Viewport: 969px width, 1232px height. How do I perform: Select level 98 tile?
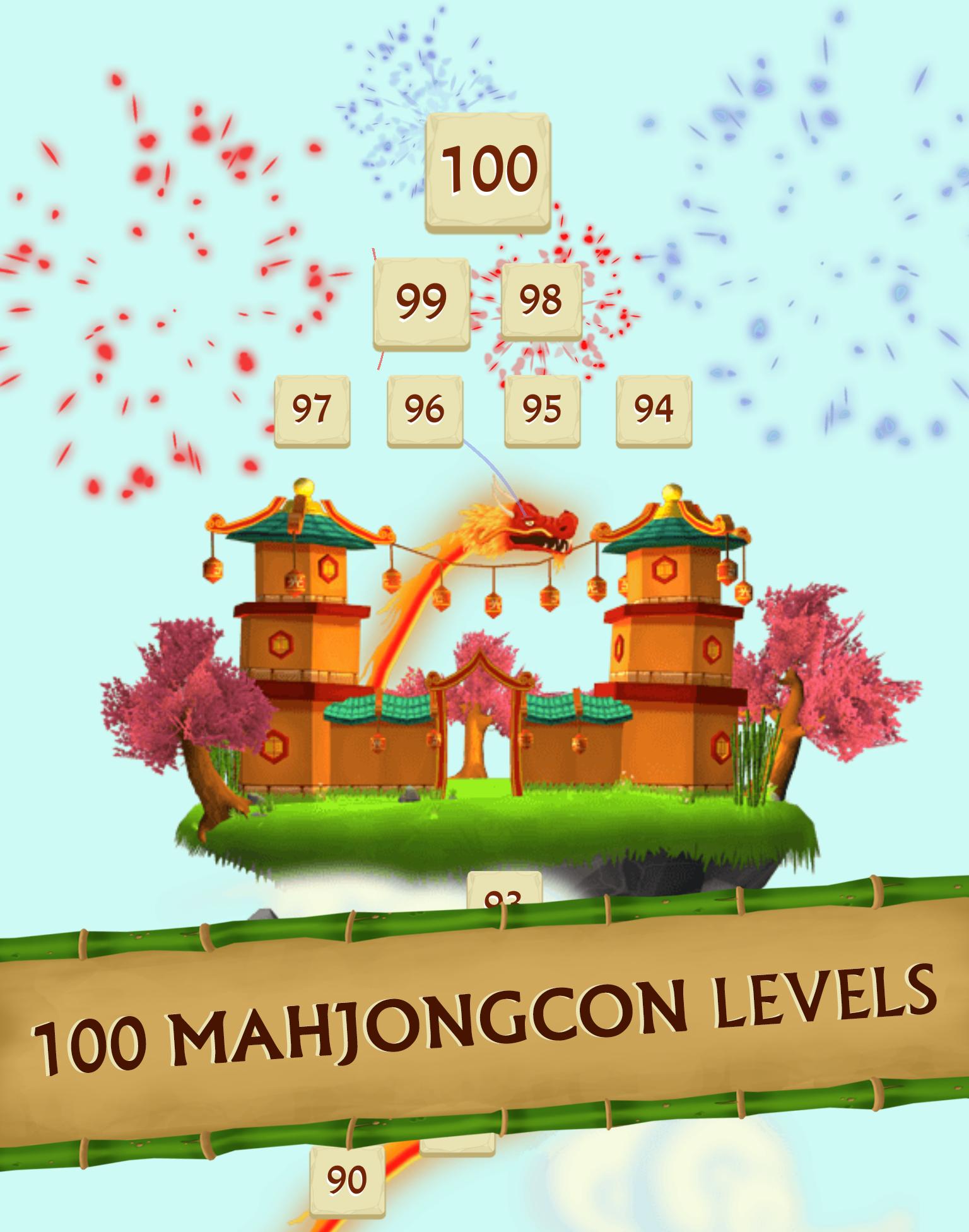[541, 303]
